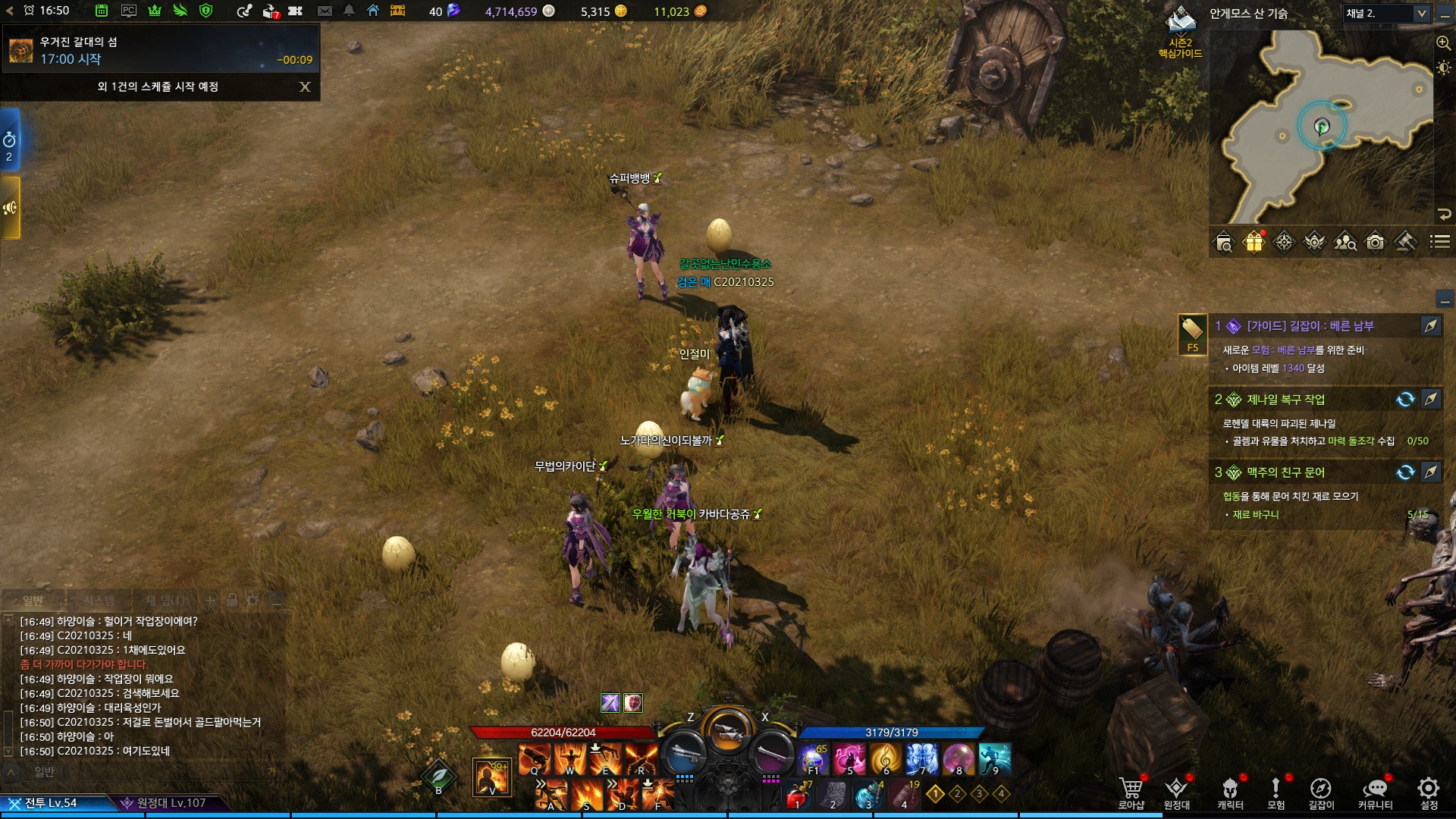Open the camera screenshot icon under the minimap
Image resolution: width=1456 pixels, height=819 pixels.
coord(1375,242)
